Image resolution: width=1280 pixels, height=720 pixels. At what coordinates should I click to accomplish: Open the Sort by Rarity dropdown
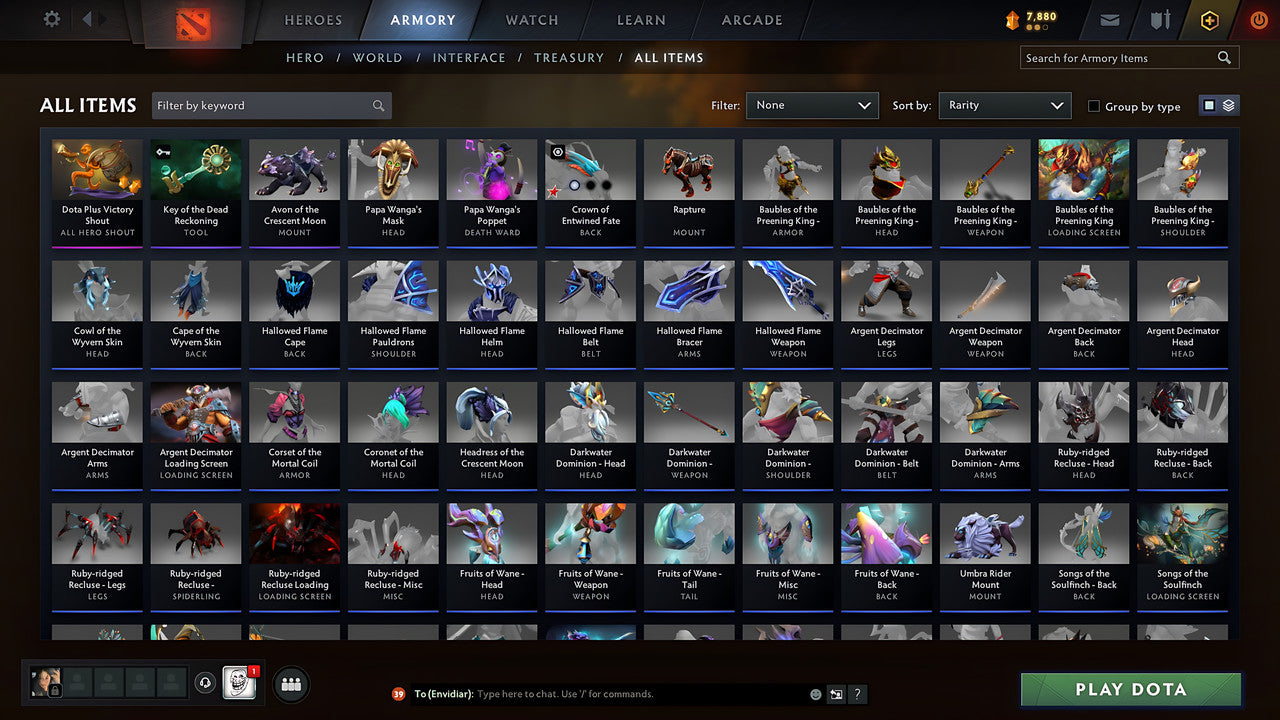(1004, 104)
